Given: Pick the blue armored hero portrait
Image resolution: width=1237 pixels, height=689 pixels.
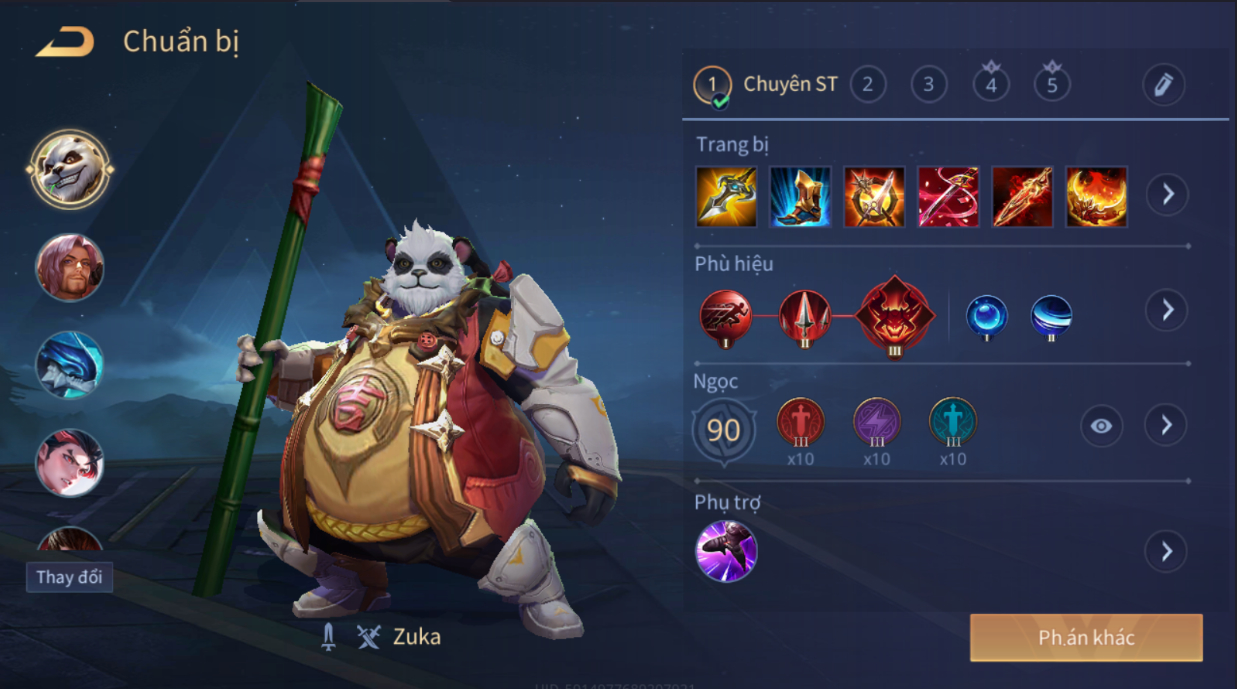Looking at the screenshot, I should [x=70, y=365].
